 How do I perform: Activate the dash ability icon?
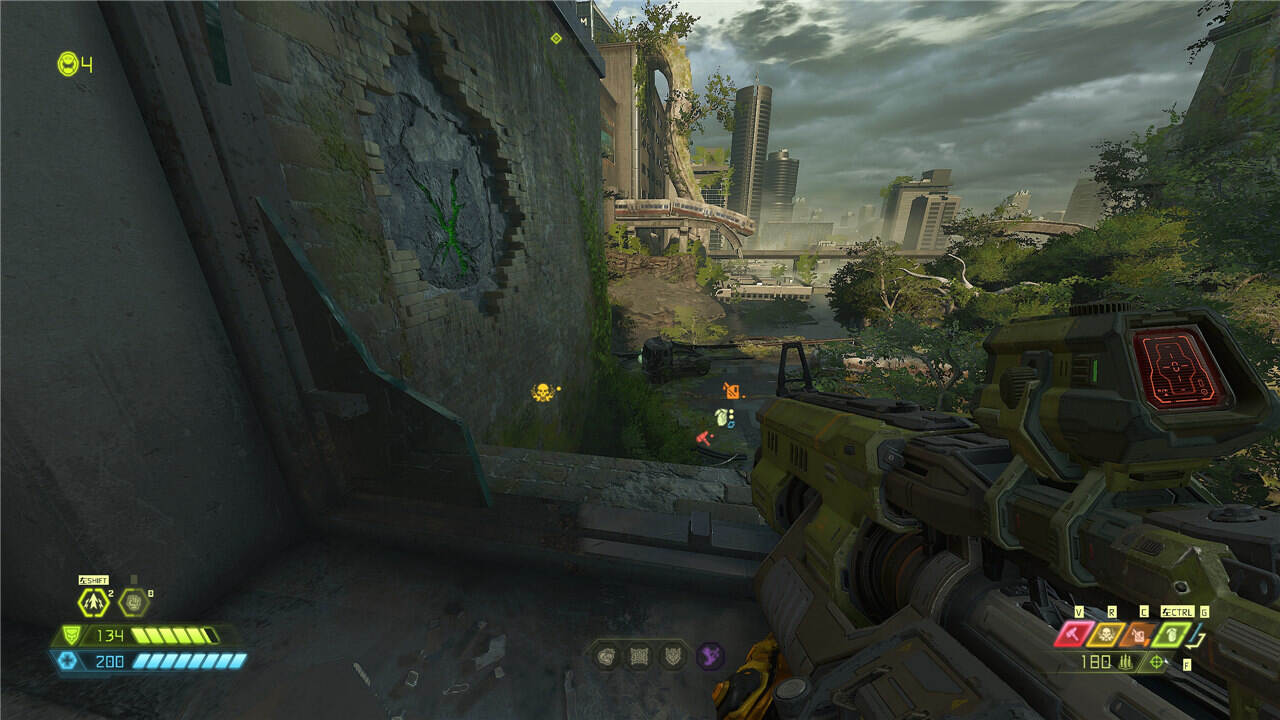[x=94, y=602]
